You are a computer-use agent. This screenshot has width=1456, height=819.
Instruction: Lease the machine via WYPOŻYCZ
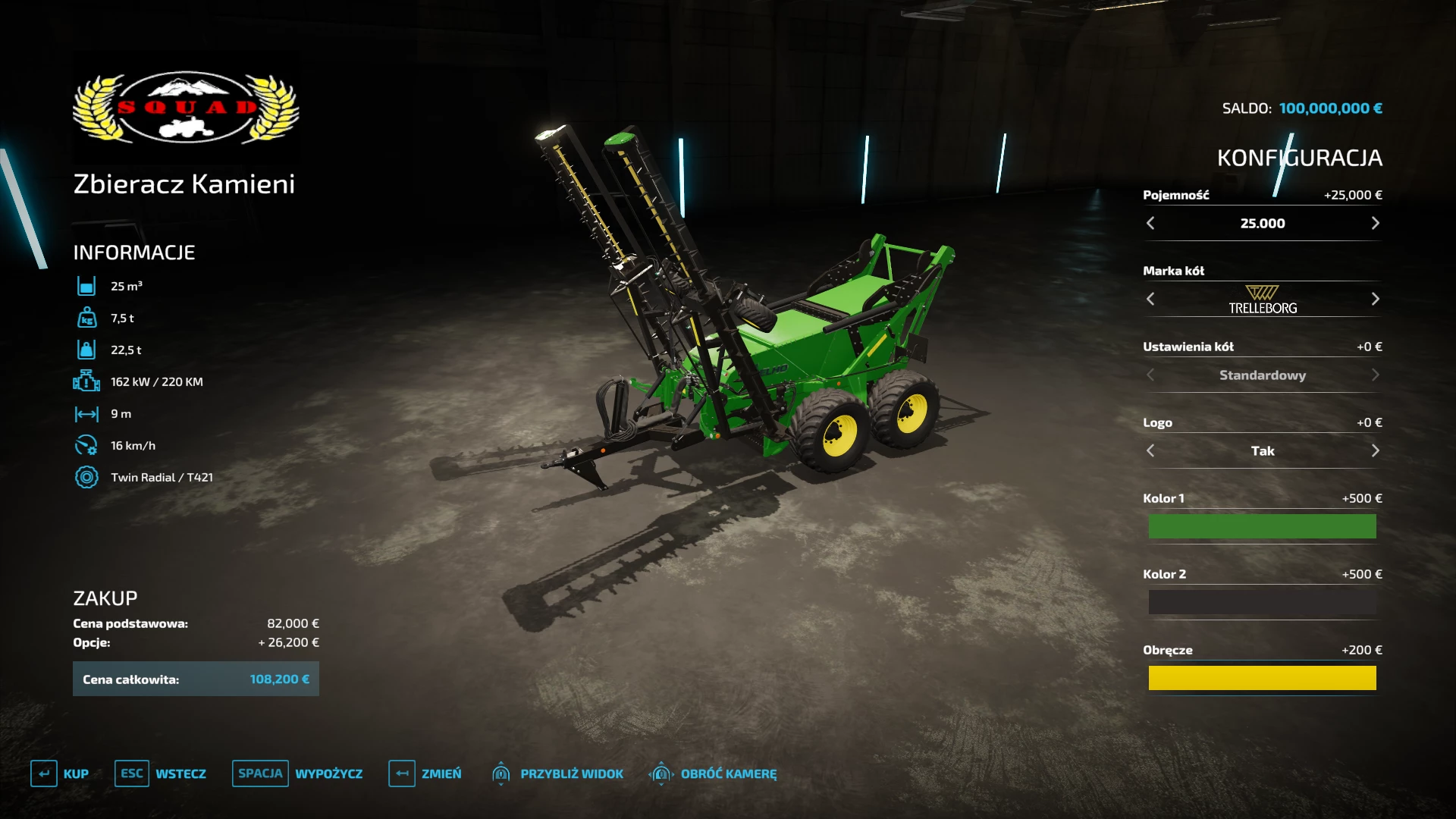click(x=297, y=773)
